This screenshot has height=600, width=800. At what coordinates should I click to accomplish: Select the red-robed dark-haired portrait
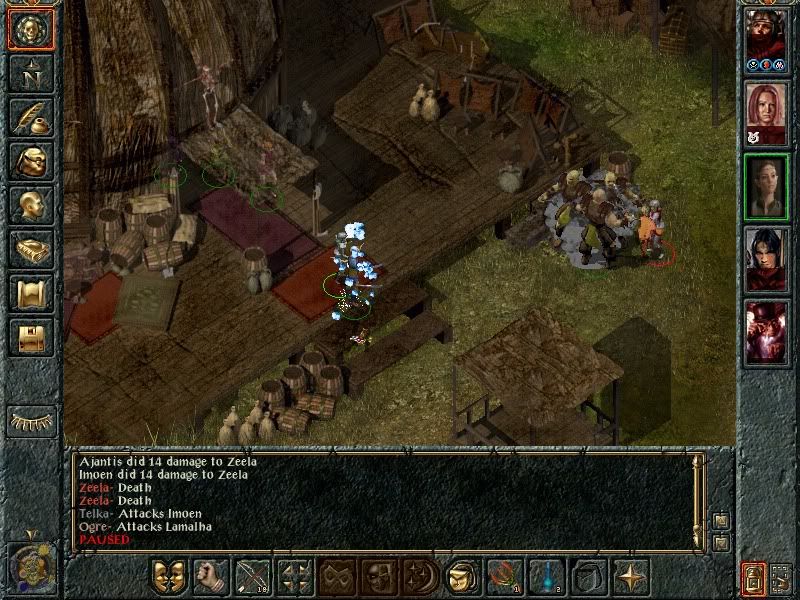tap(767, 258)
